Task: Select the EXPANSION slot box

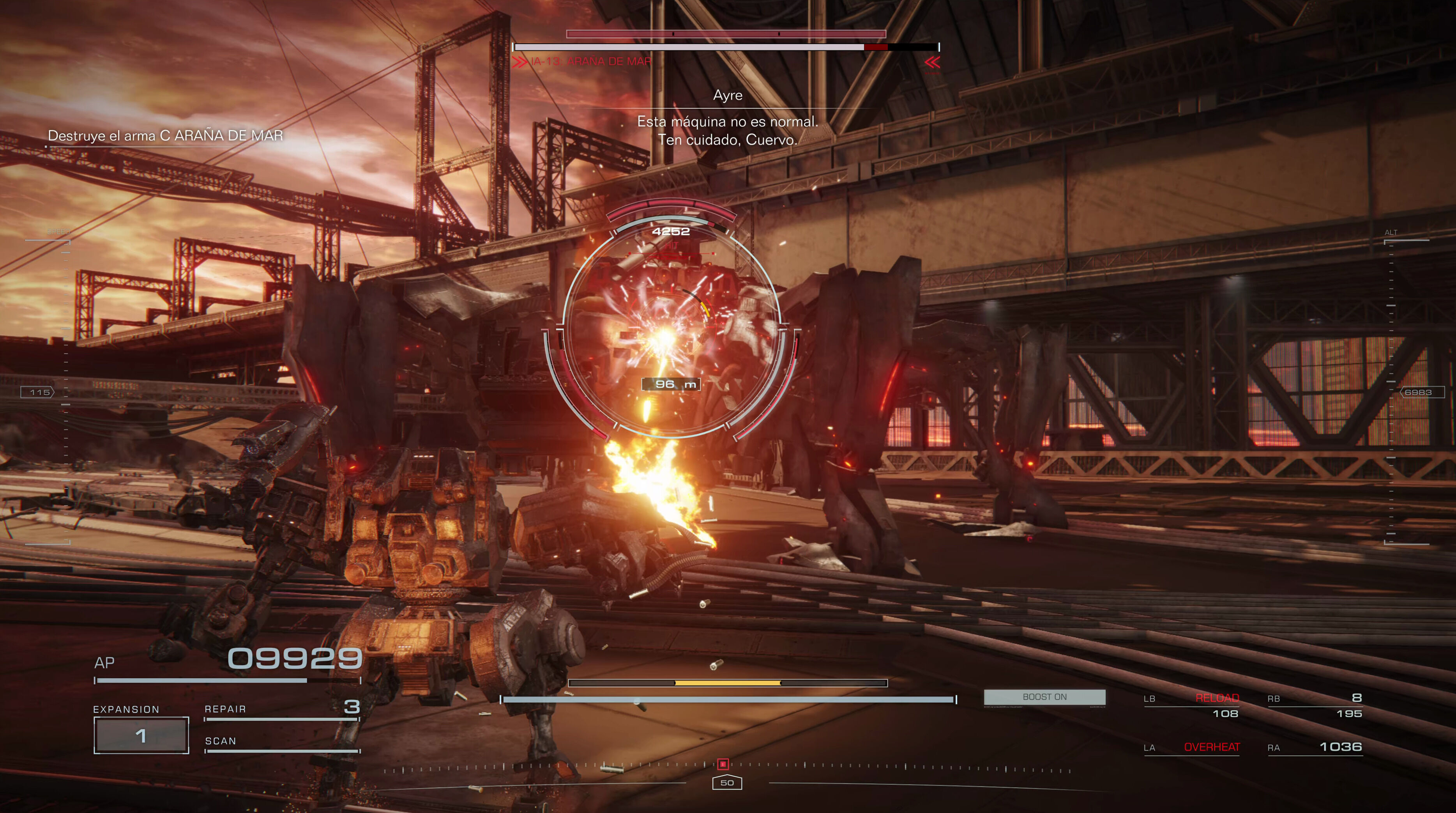Action: click(141, 735)
